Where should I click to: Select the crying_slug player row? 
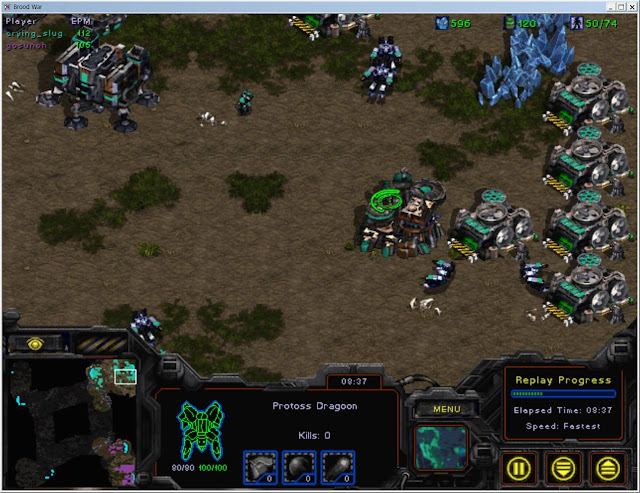[35, 32]
